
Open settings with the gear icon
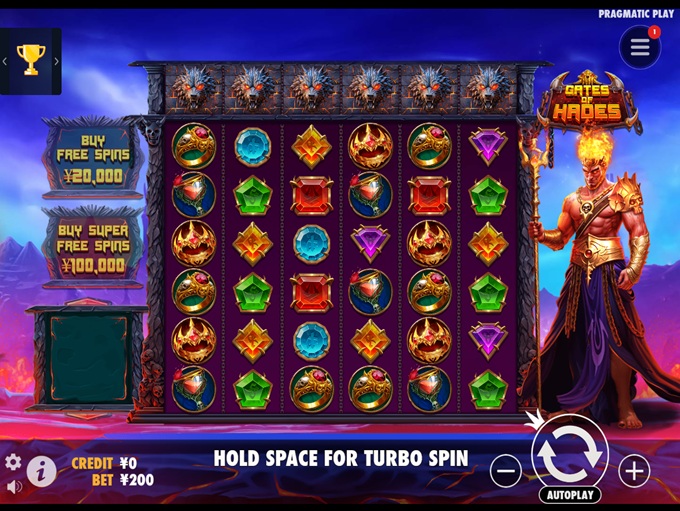pos(13,462)
